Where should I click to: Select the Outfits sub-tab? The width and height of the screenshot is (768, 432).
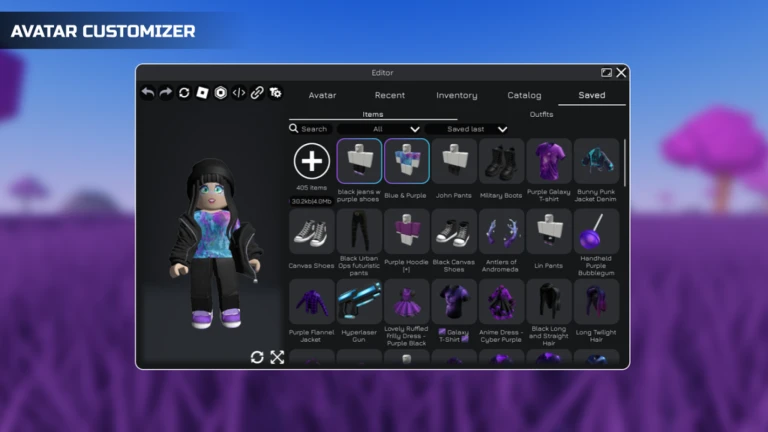pyautogui.click(x=541, y=114)
